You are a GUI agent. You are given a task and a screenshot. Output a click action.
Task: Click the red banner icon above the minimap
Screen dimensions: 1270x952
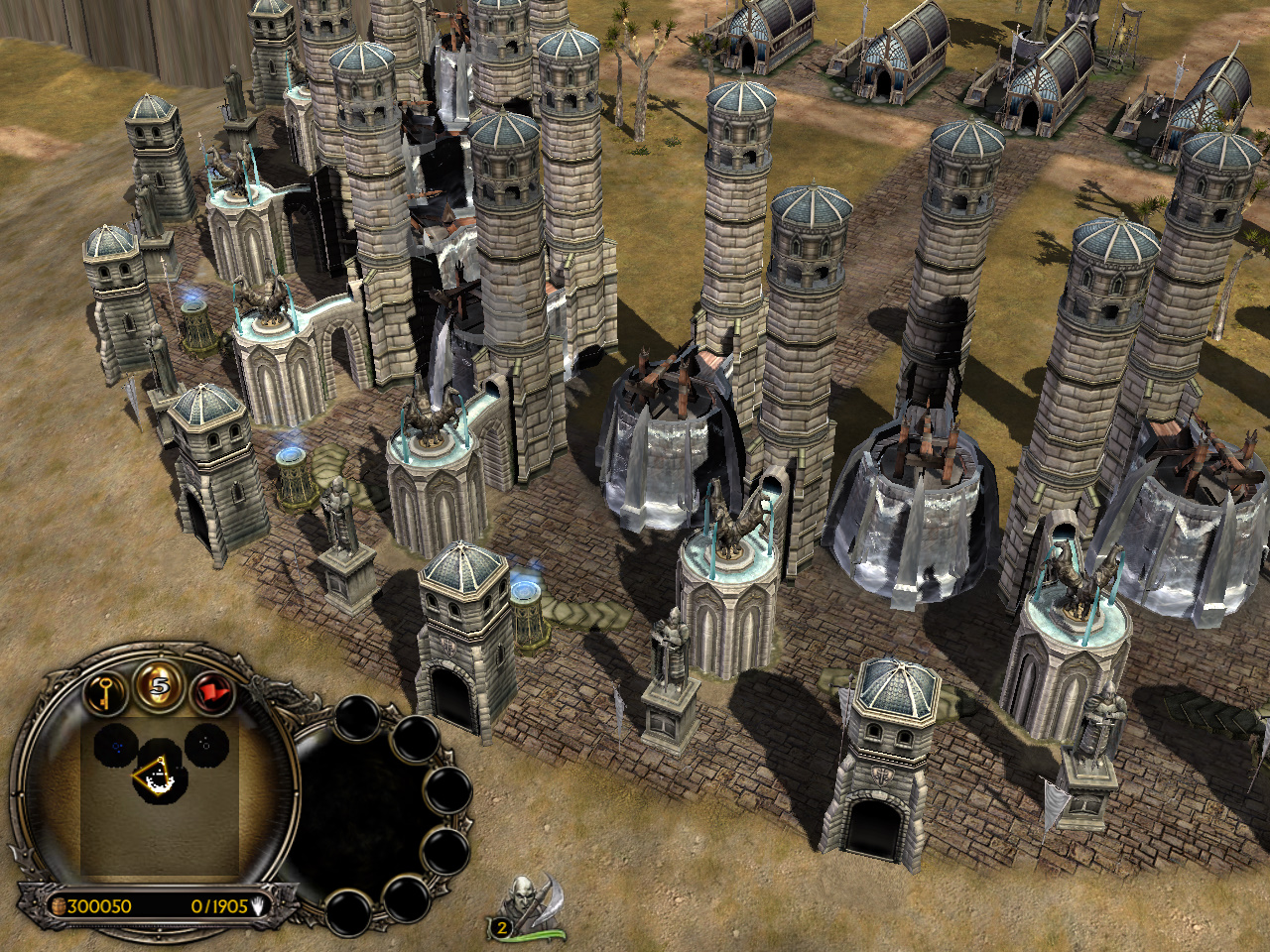tap(212, 692)
